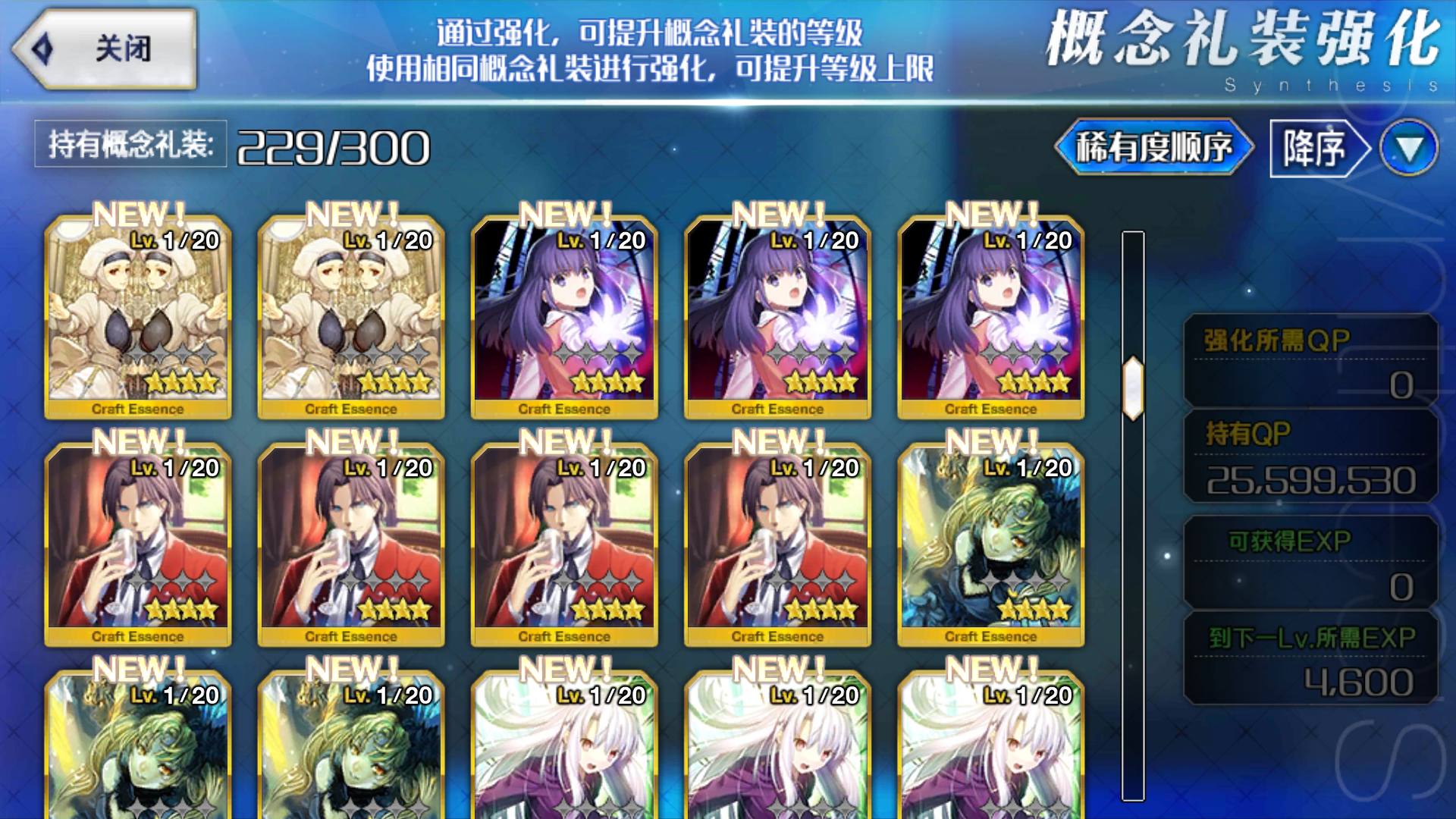Select the second nun twins craft essence
This screenshot has height=819, width=1456.
(x=349, y=318)
